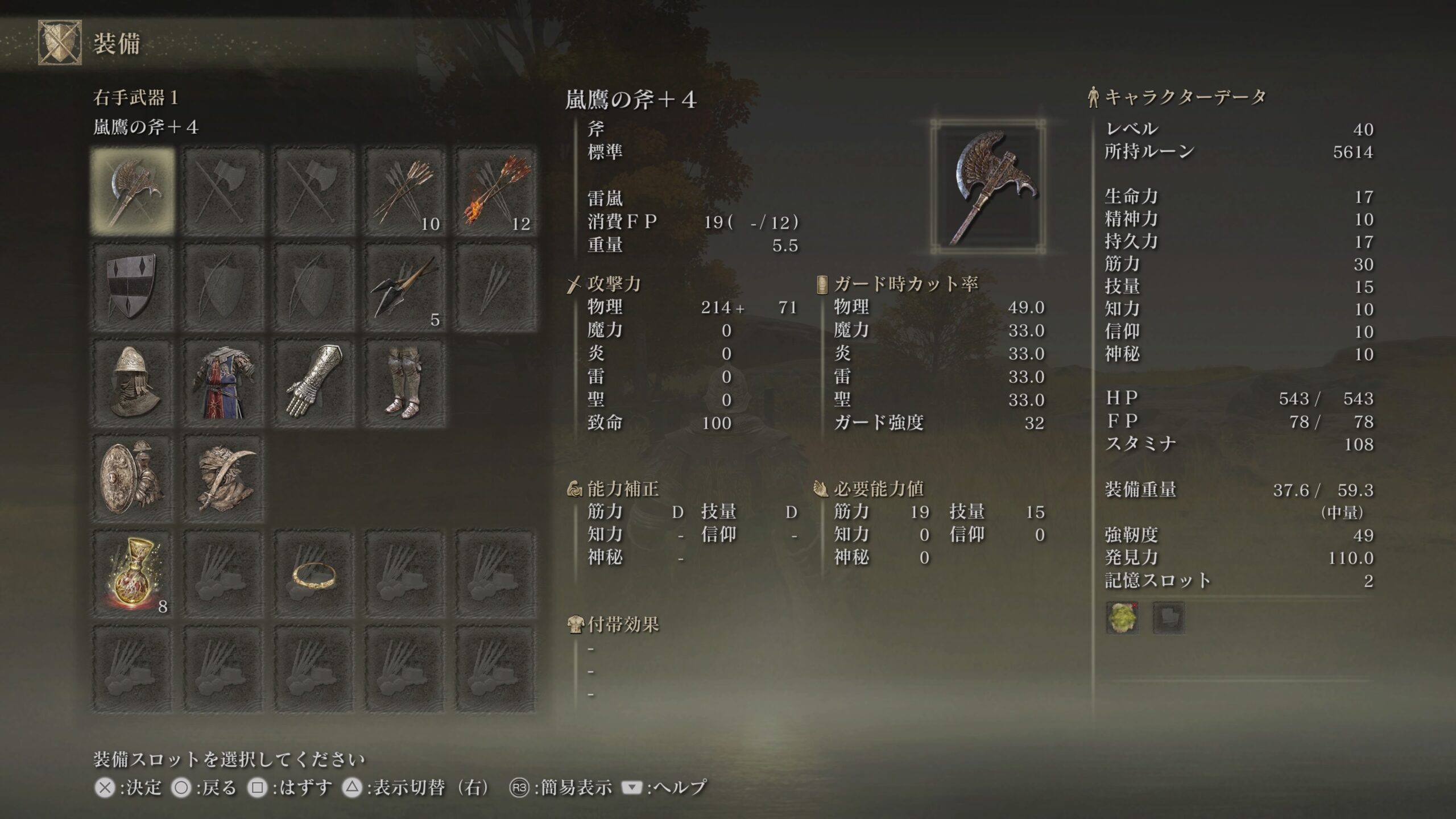This screenshot has width=1456, height=819.
Task: Choose the plain arrows slot with 10
Action: point(405,192)
